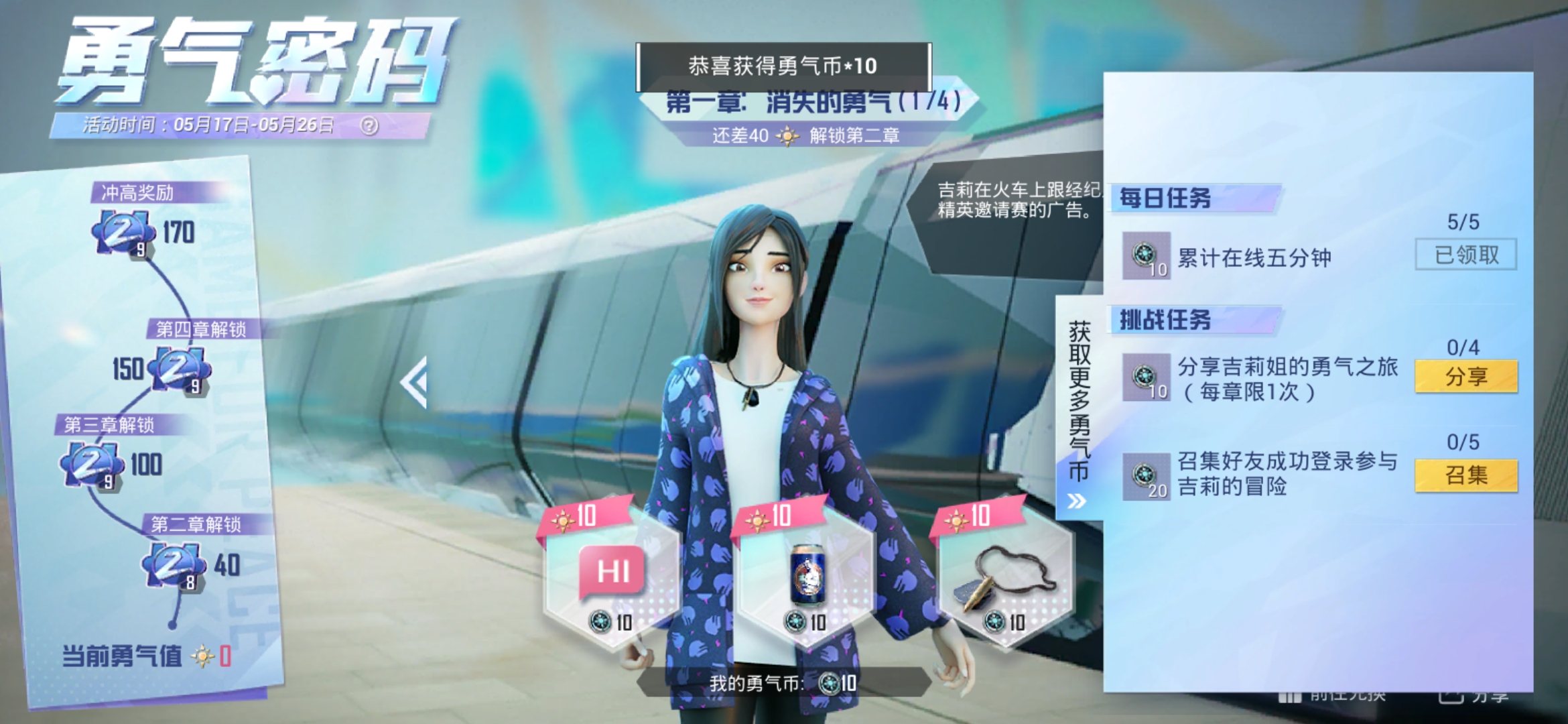Click the 召集好友 task 20-coin reward icon

tap(1146, 477)
